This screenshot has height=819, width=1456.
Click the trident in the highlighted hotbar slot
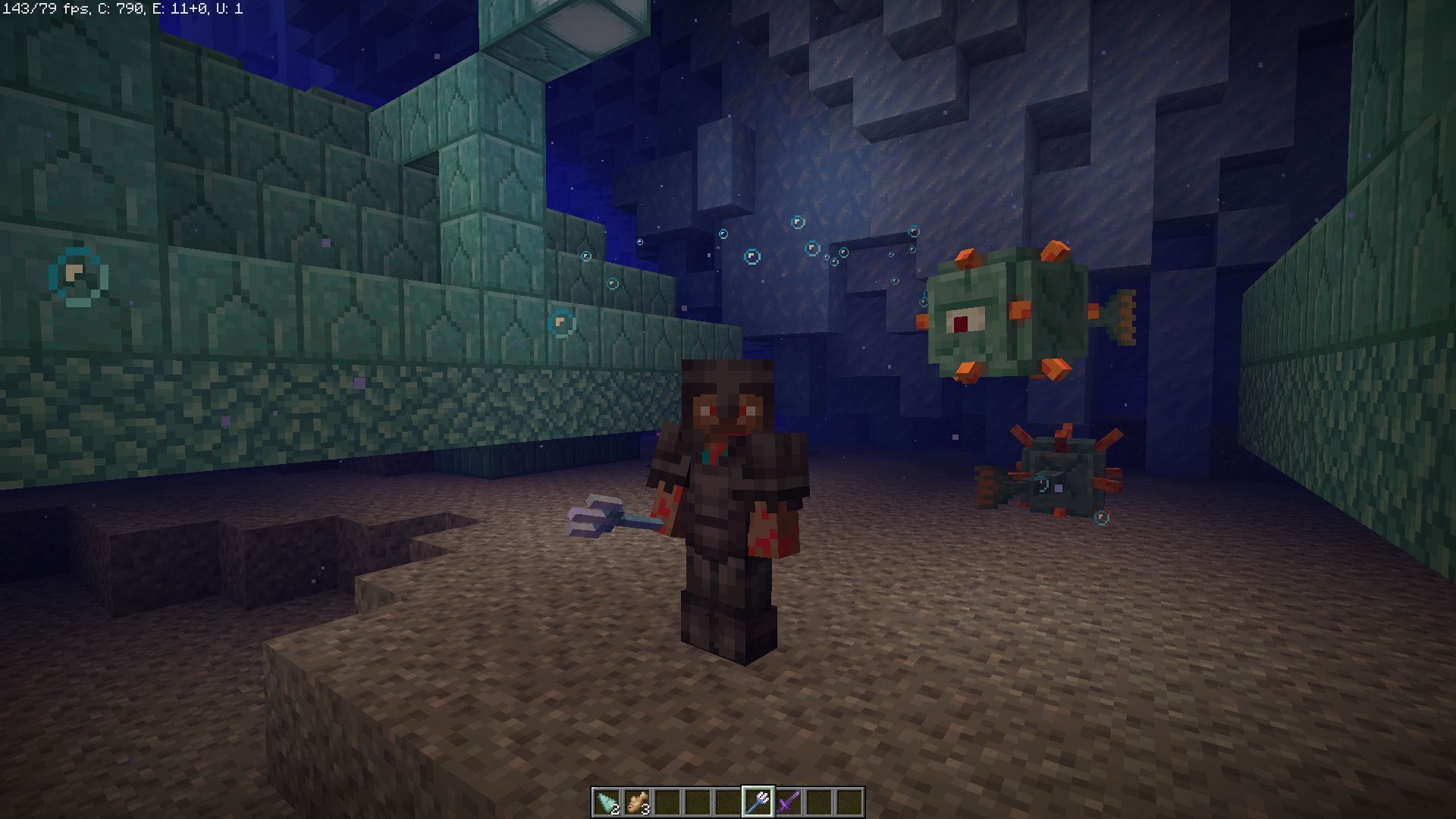758,800
